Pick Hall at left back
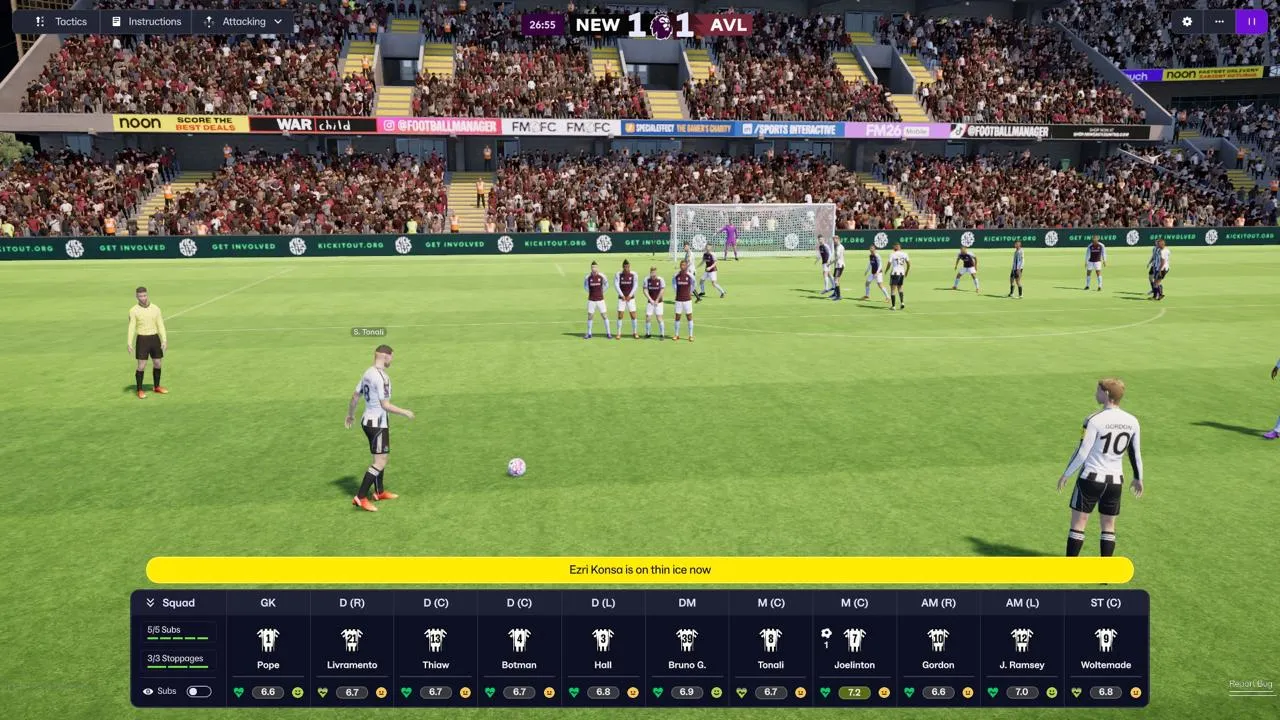 coord(603,648)
